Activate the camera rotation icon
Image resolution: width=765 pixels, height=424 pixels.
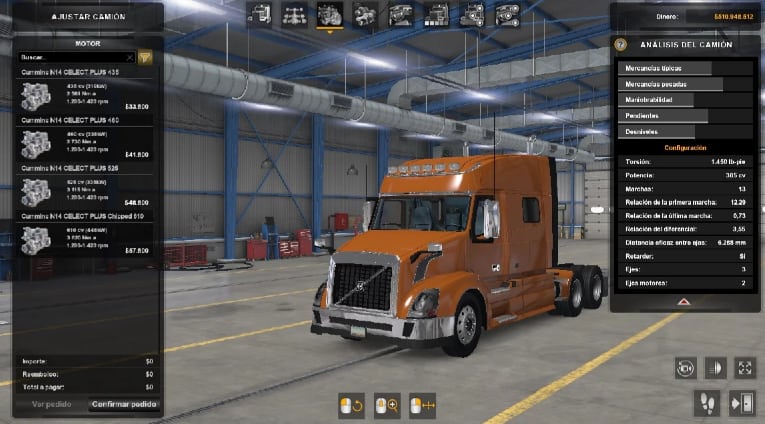point(685,368)
